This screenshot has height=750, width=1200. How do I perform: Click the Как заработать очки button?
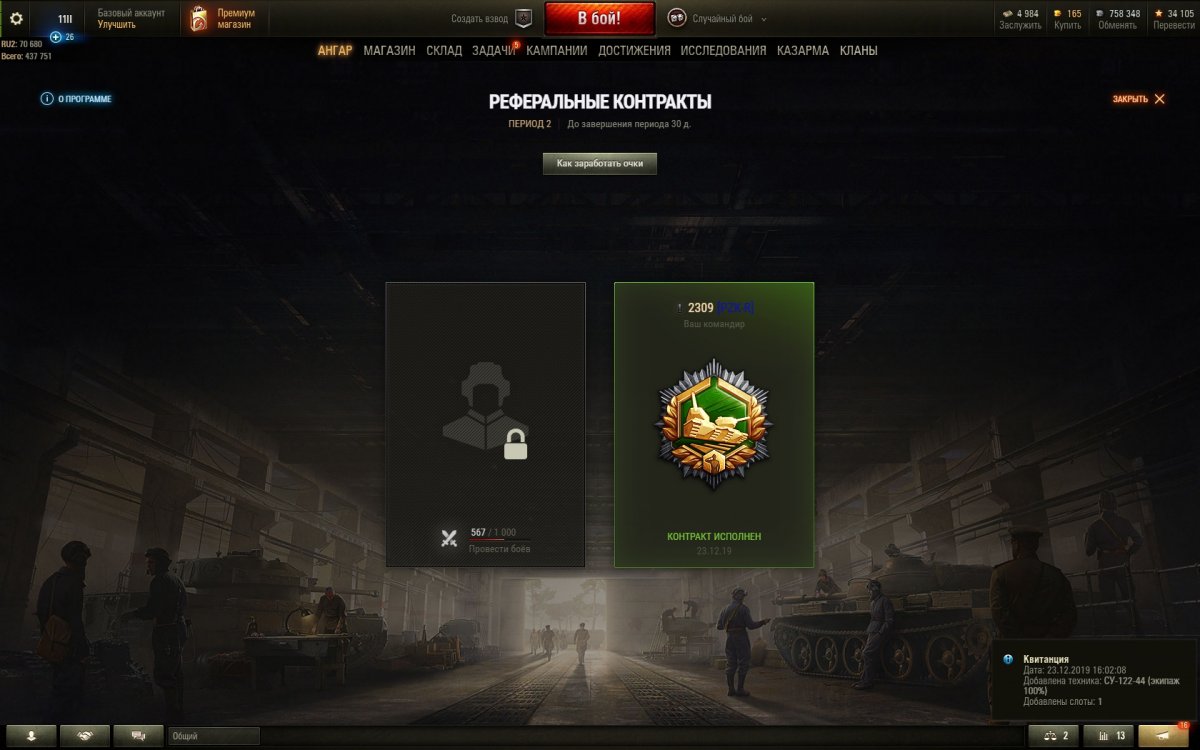600,163
